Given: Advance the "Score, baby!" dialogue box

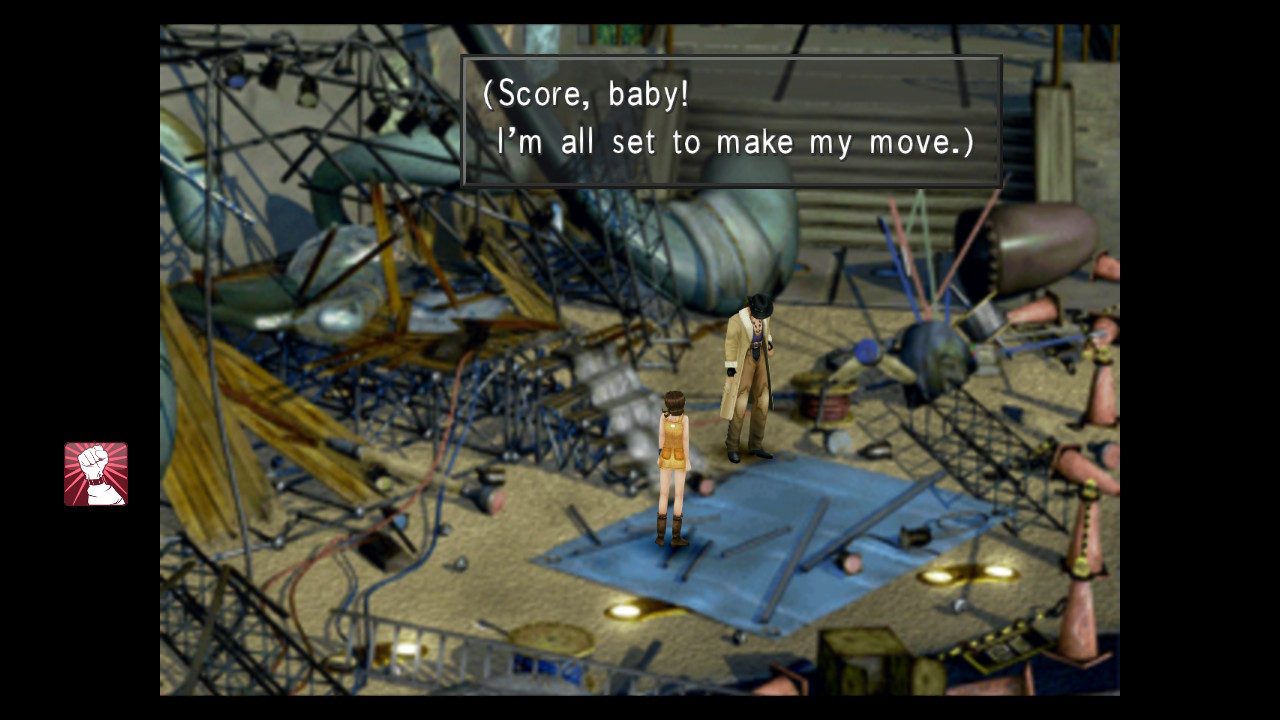Looking at the screenshot, I should pyautogui.click(x=730, y=121).
